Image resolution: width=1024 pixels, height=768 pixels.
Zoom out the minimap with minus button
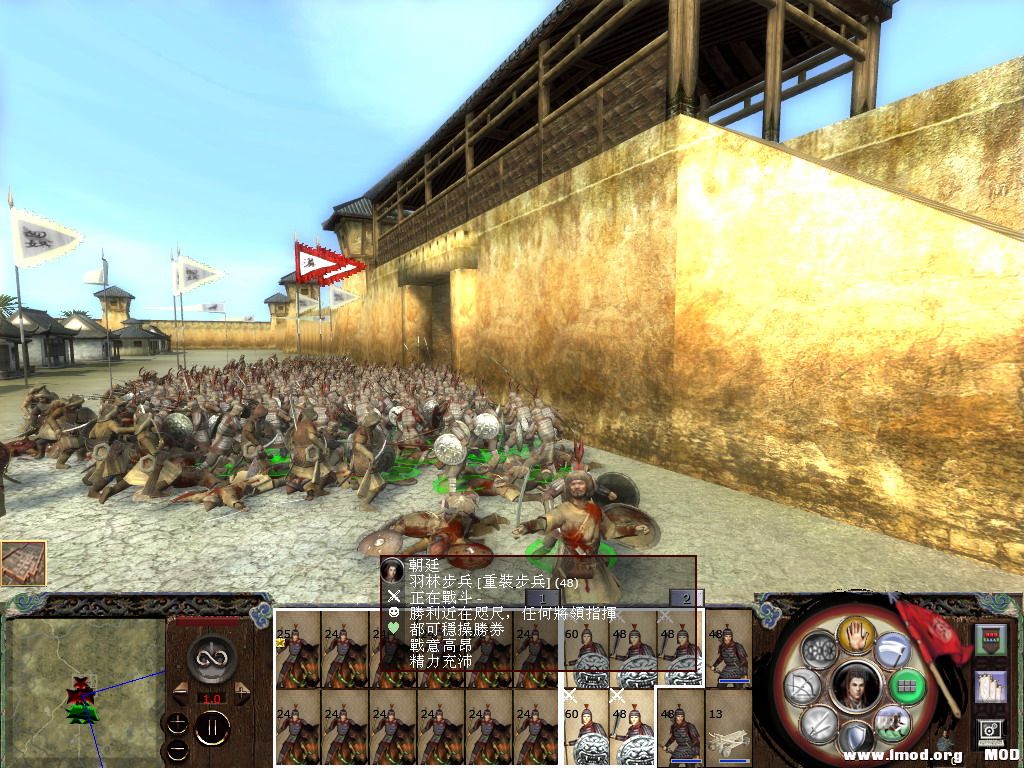click(178, 748)
